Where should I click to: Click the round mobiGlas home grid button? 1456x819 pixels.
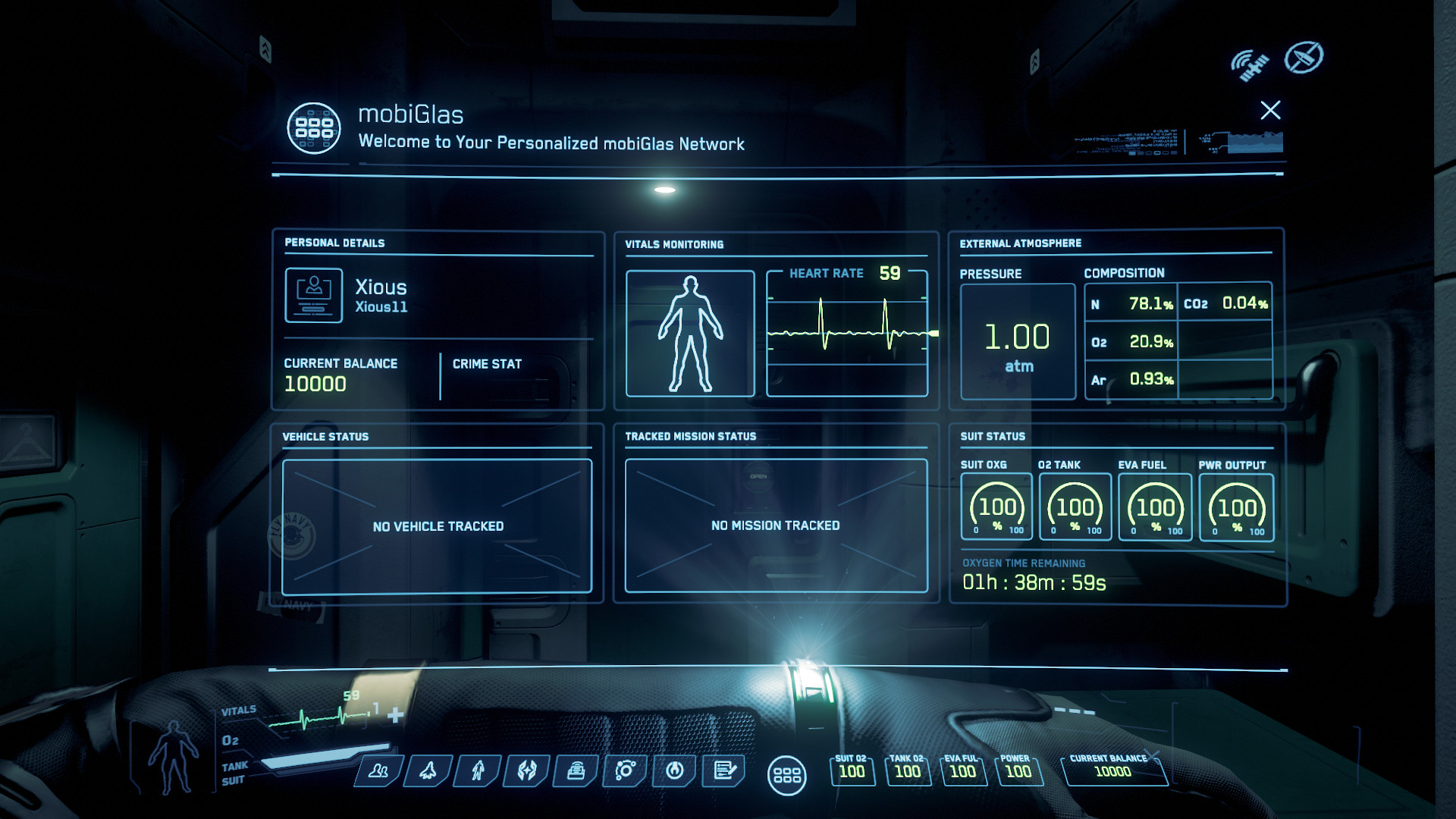(x=787, y=775)
